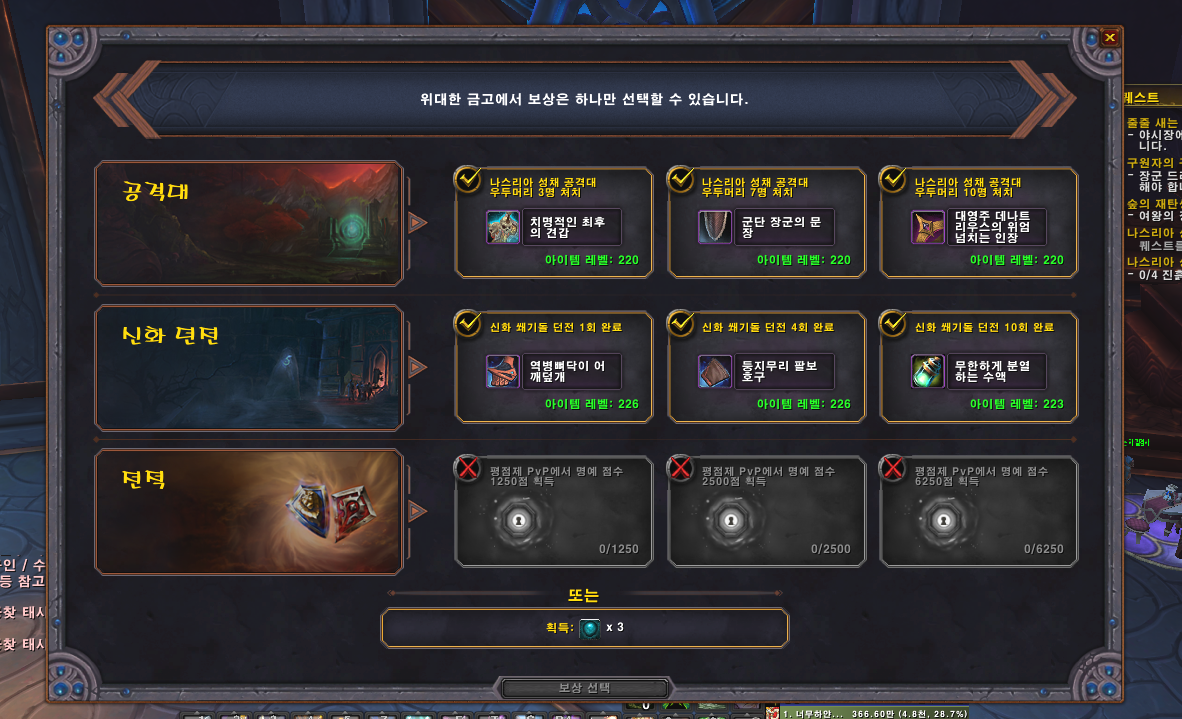The height and width of the screenshot is (719, 1182).
Task: Click the 보상 선택 button
Action: [584, 688]
